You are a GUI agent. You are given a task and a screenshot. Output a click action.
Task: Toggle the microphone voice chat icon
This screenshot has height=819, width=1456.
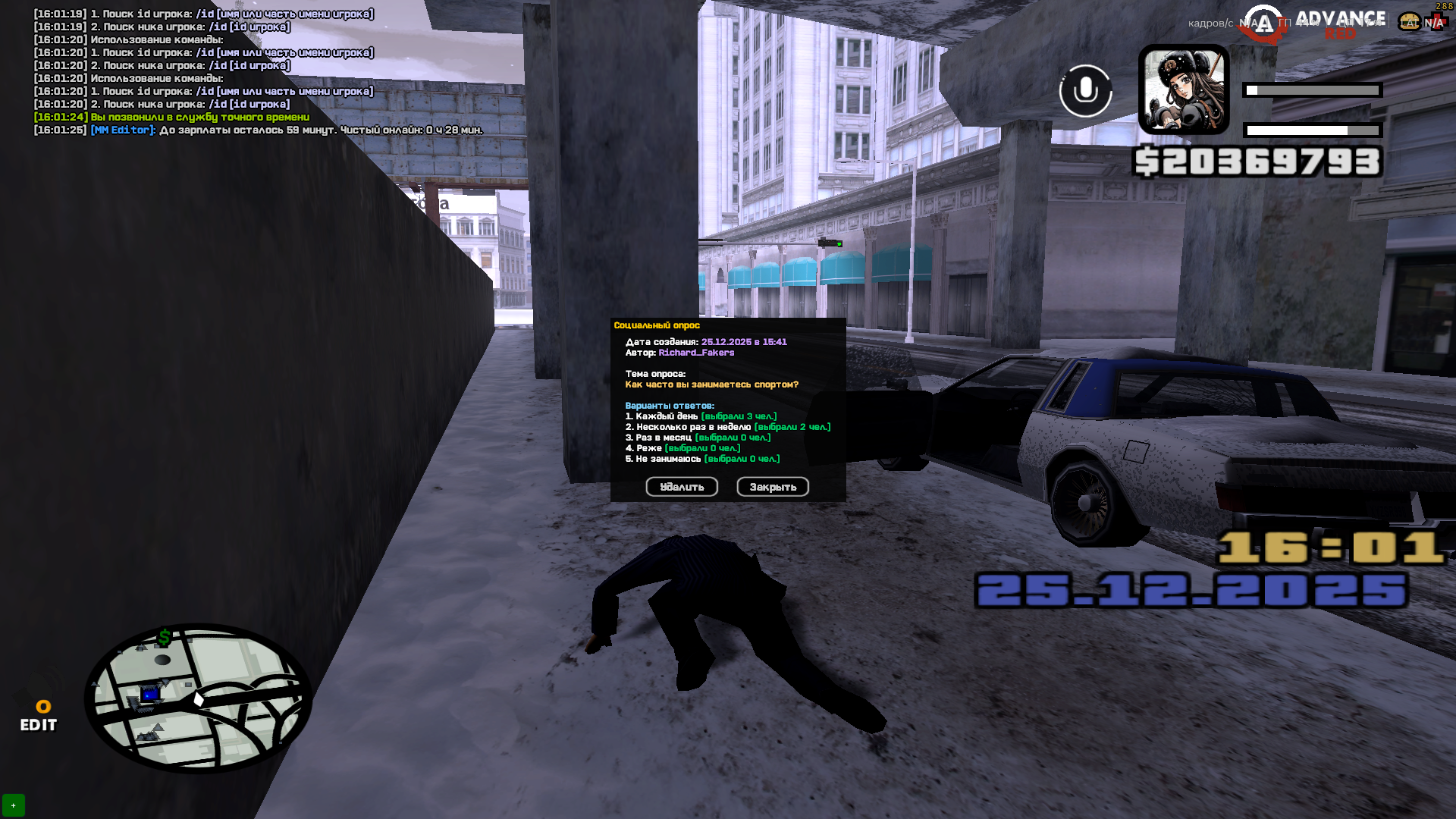coord(1085,91)
